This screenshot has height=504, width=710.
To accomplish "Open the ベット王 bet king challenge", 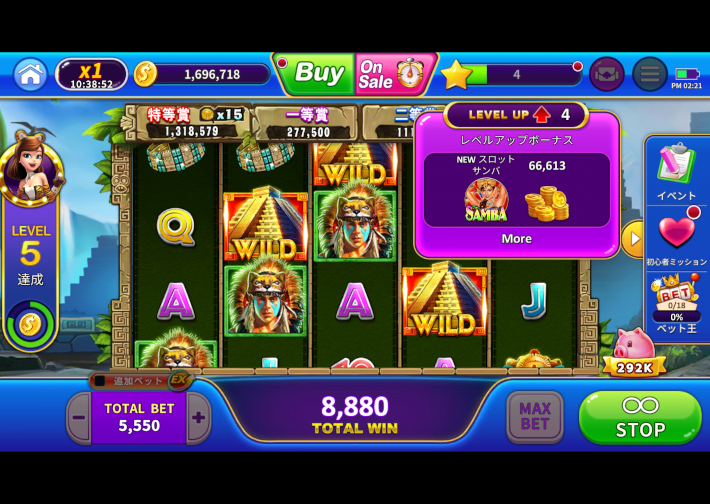I will pyautogui.click(x=677, y=301).
